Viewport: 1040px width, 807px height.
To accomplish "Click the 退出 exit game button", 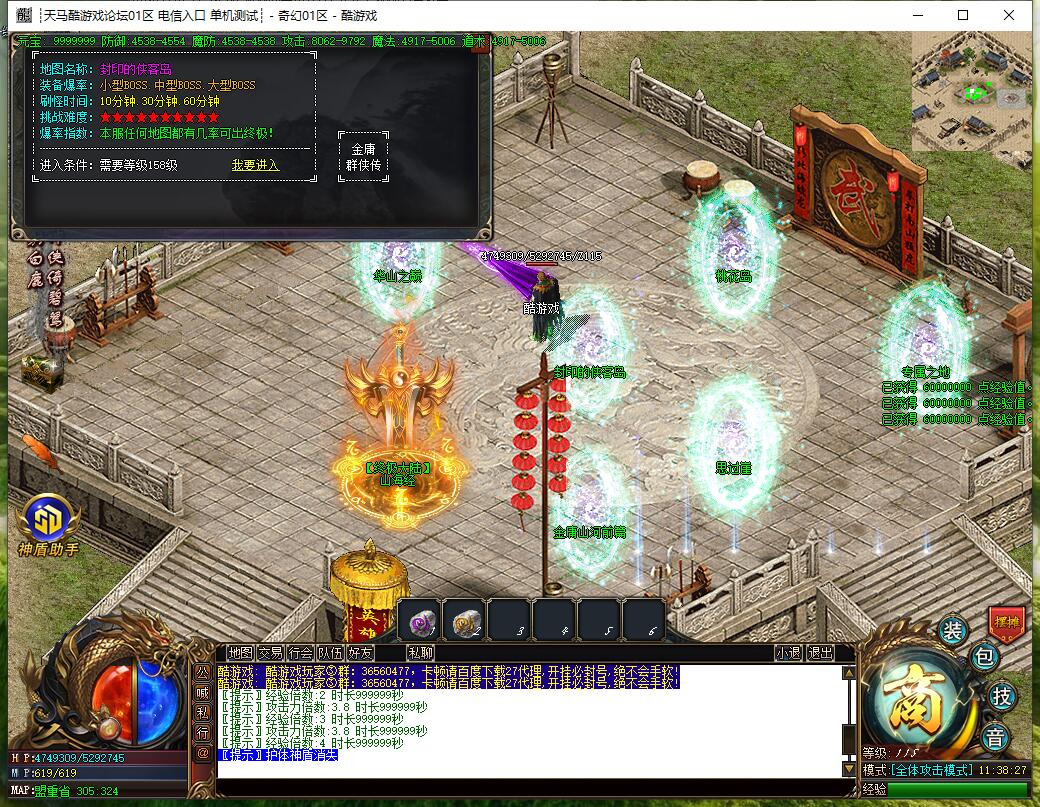I will tap(820, 653).
